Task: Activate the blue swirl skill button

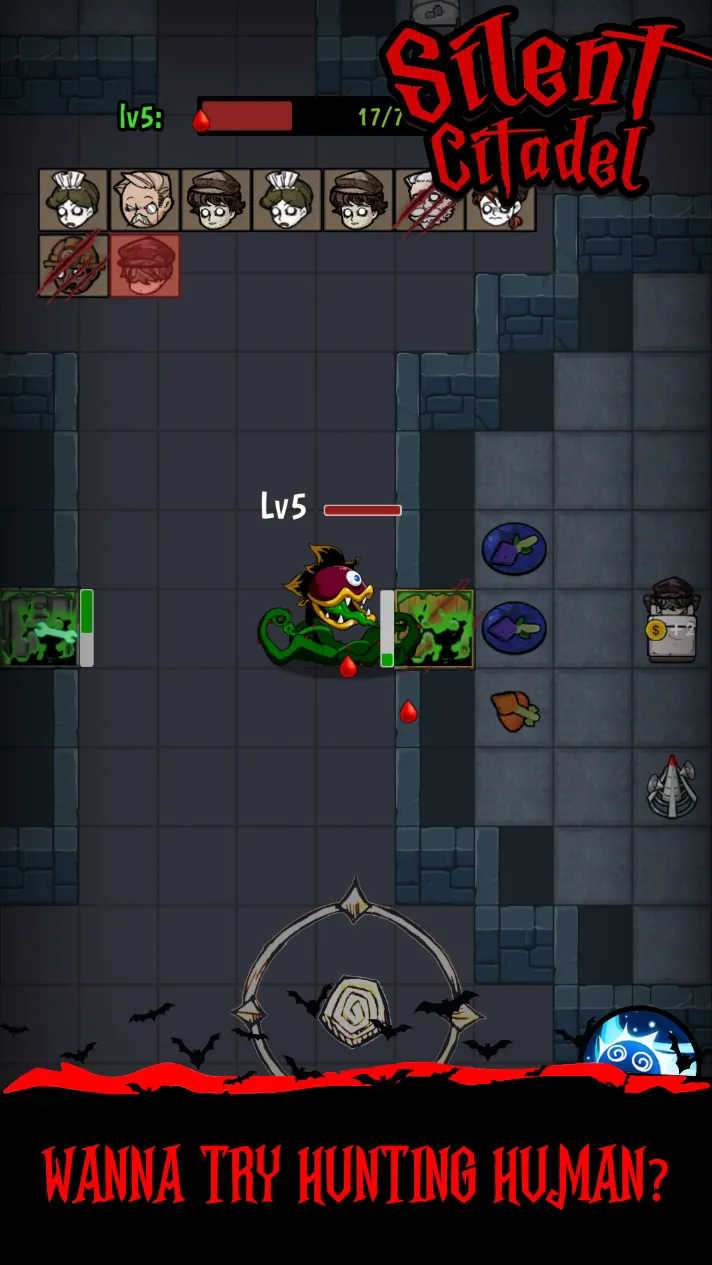Action: click(x=639, y=1045)
